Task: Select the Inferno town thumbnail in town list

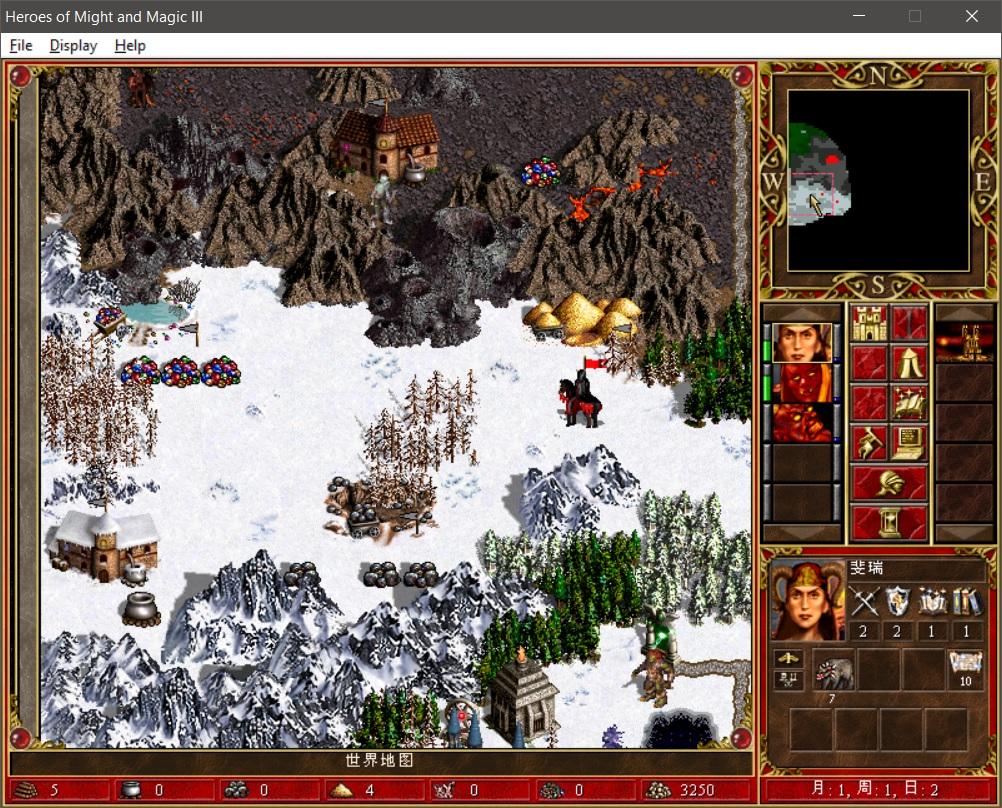Action: [x=963, y=343]
